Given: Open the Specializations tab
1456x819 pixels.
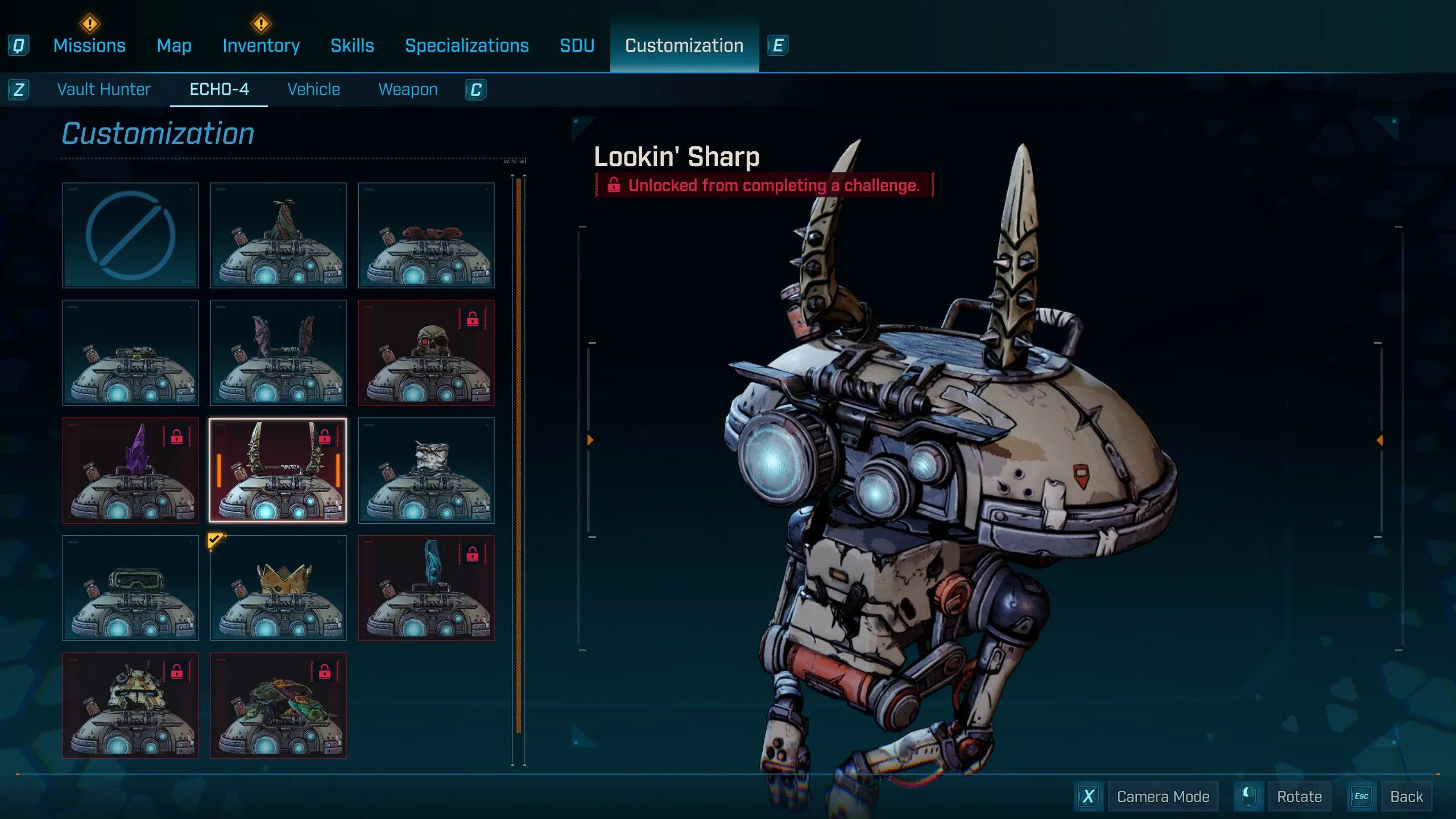Looking at the screenshot, I should tap(466, 45).
